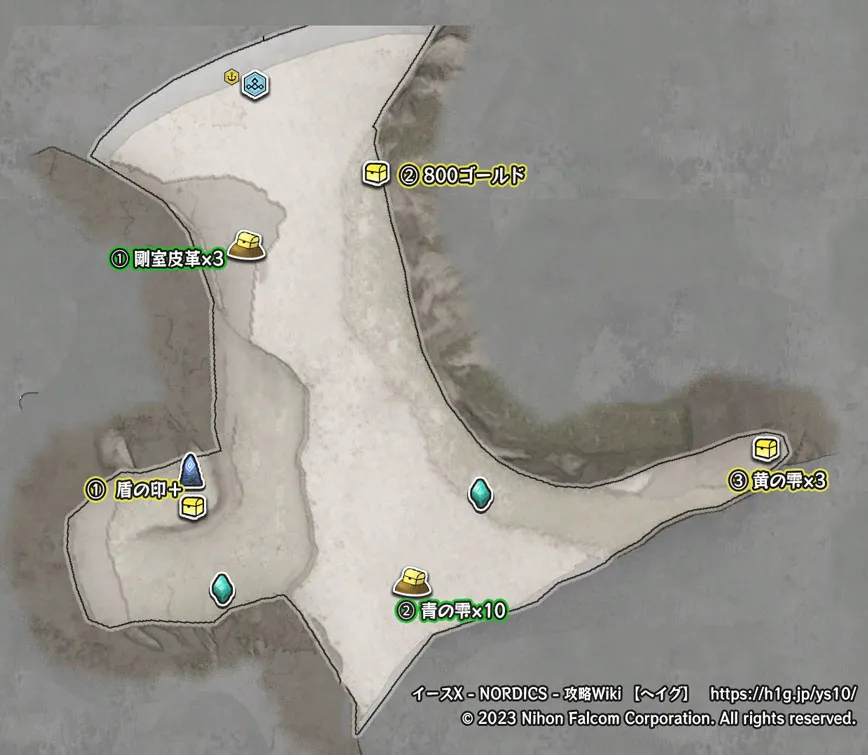Choose the gold chest marker above 黄の雫×3

766,447
